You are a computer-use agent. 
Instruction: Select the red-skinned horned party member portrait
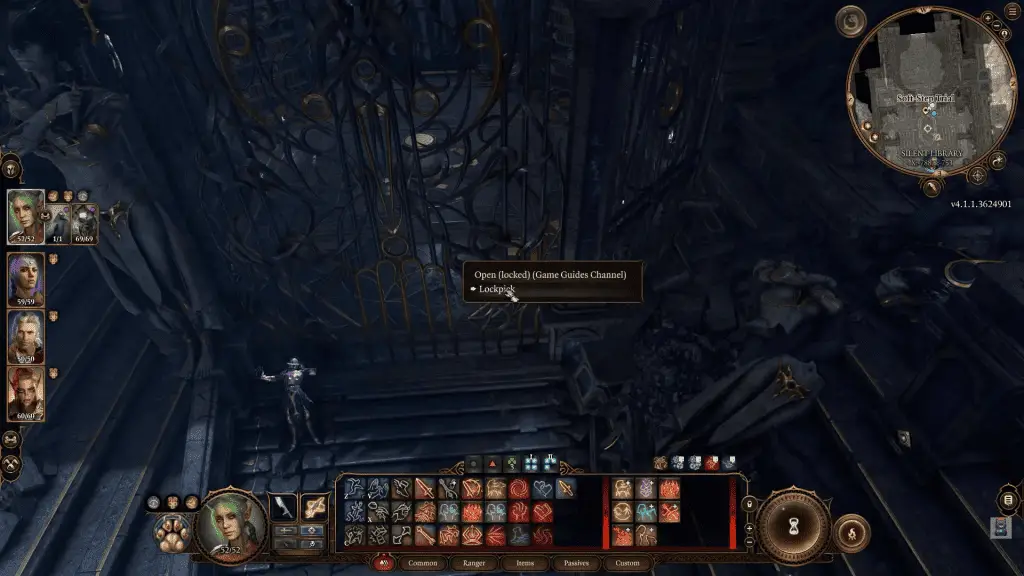pyautogui.click(x=26, y=394)
